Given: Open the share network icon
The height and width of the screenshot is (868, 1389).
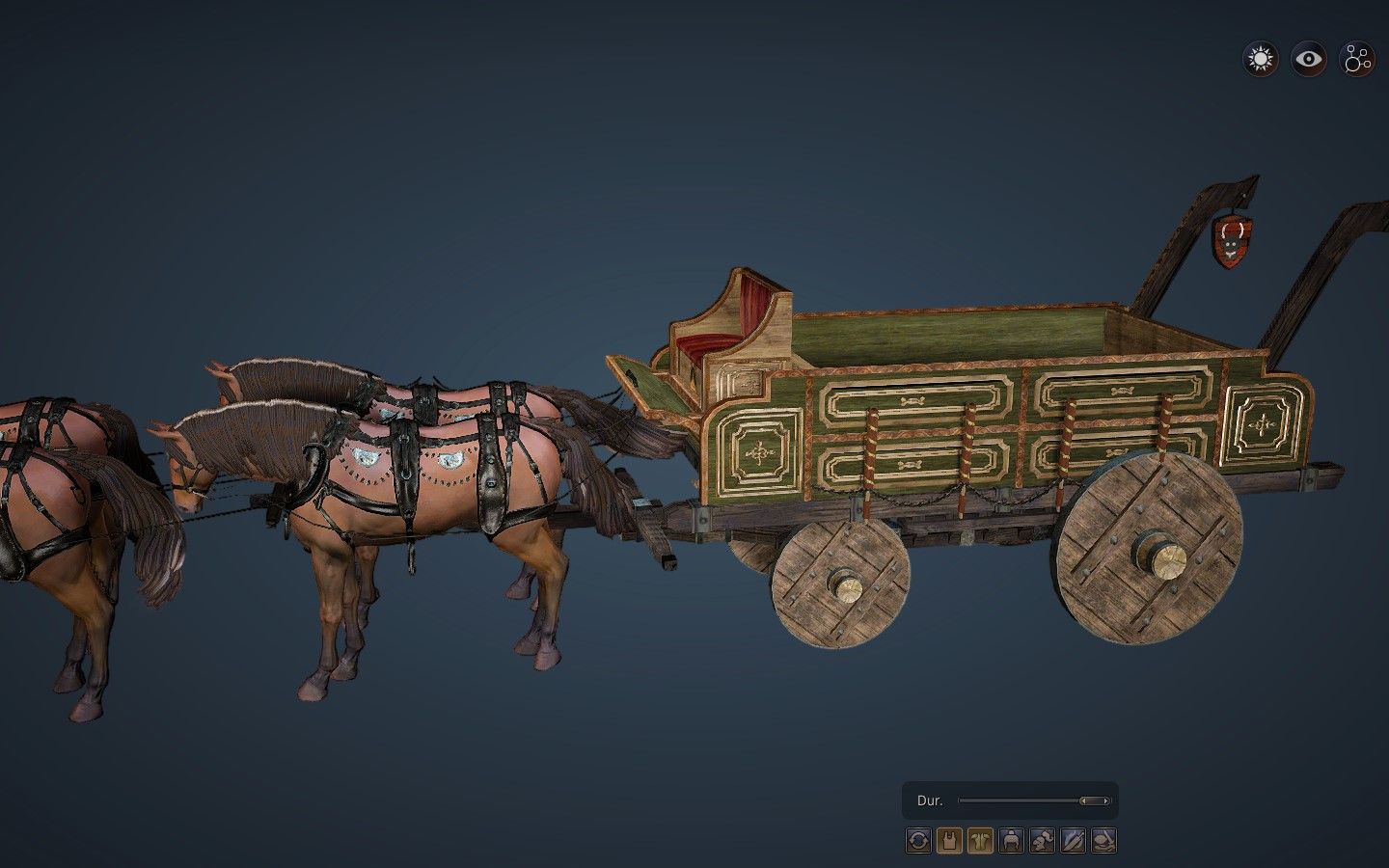Looking at the screenshot, I should [x=1356, y=60].
